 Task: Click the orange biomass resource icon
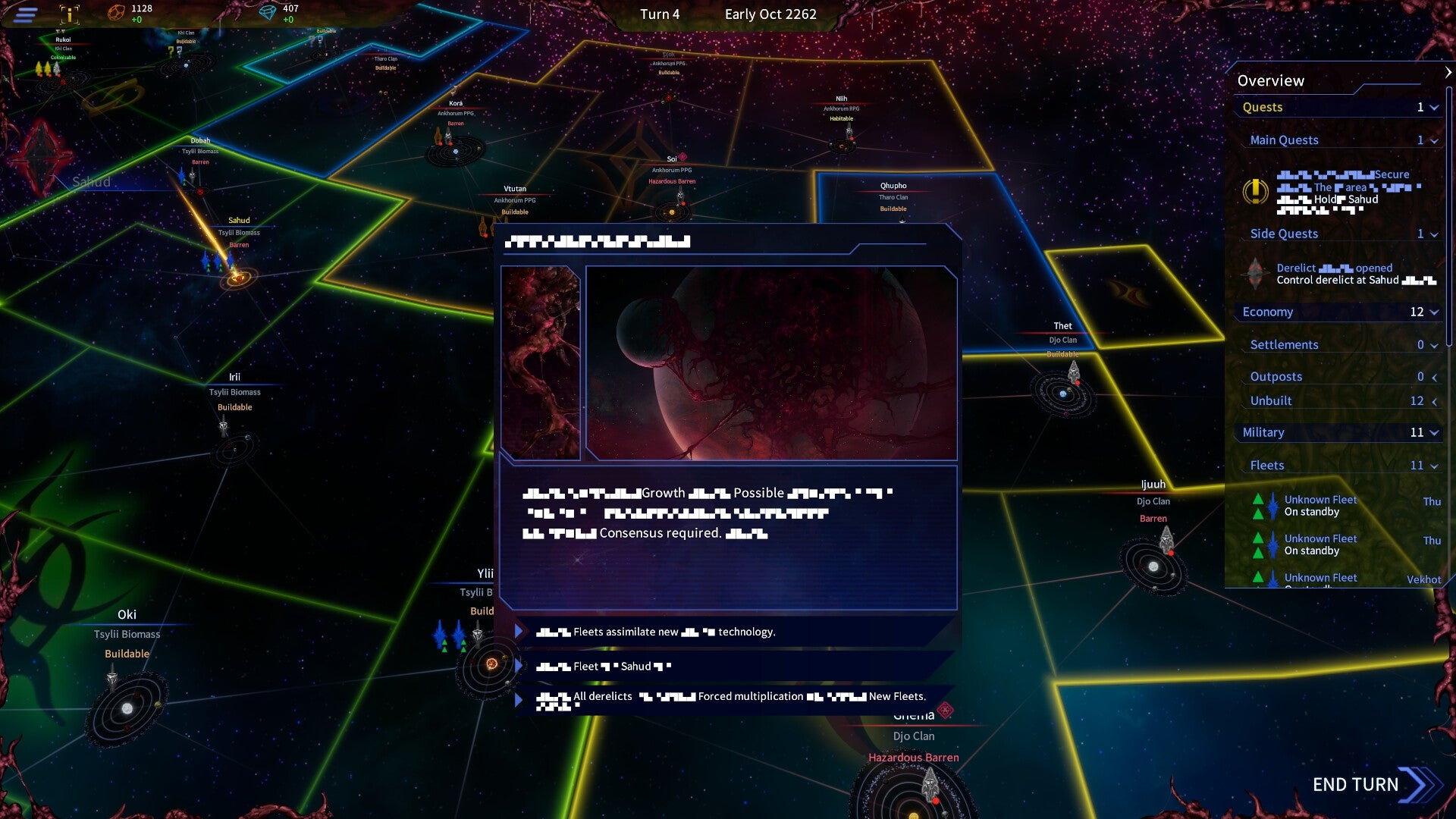click(116, 11)
